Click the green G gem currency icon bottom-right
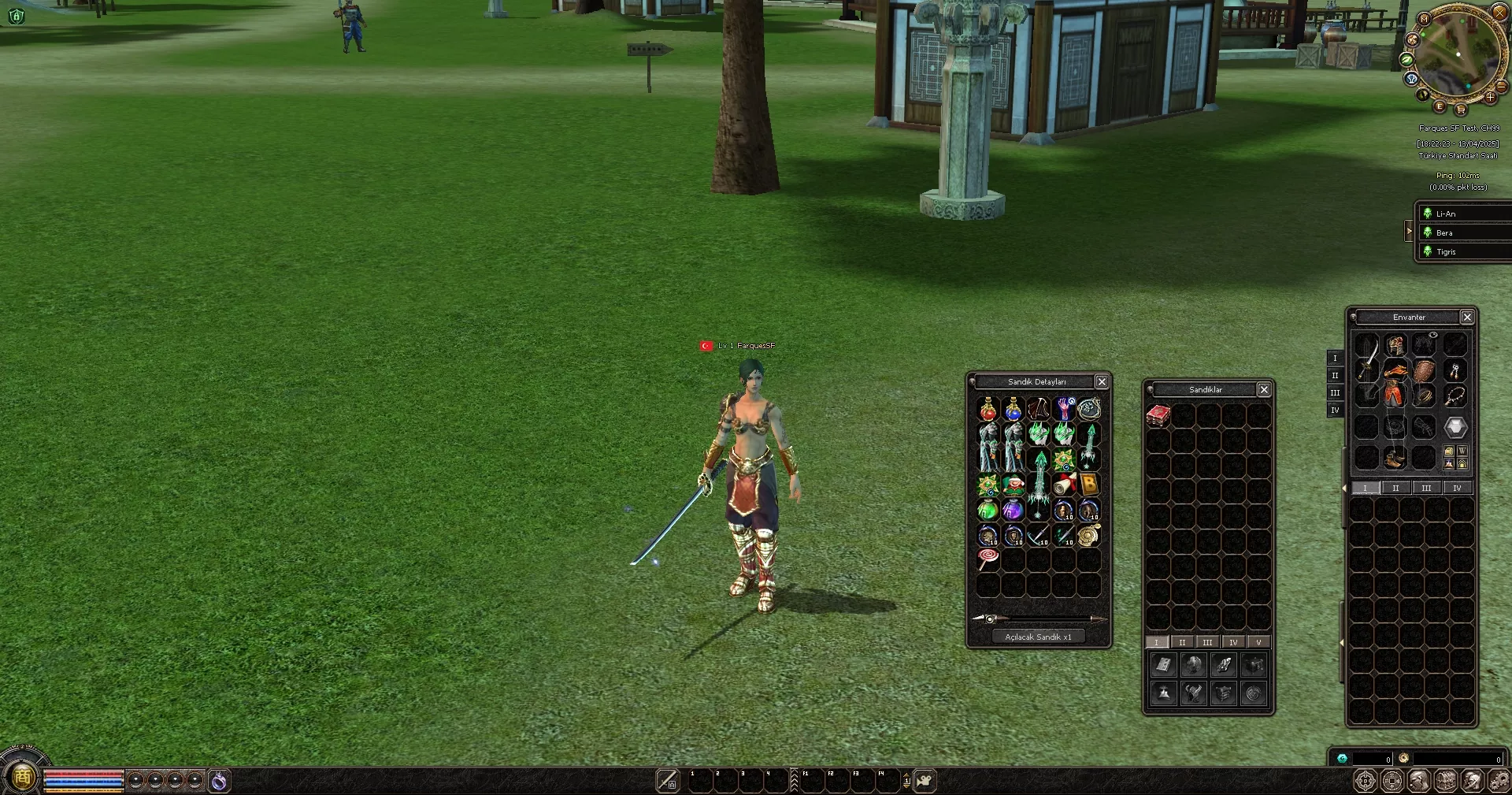The width and height of the screenshot is (1512, 795). pyautogui.click(x=1342, y=758)
